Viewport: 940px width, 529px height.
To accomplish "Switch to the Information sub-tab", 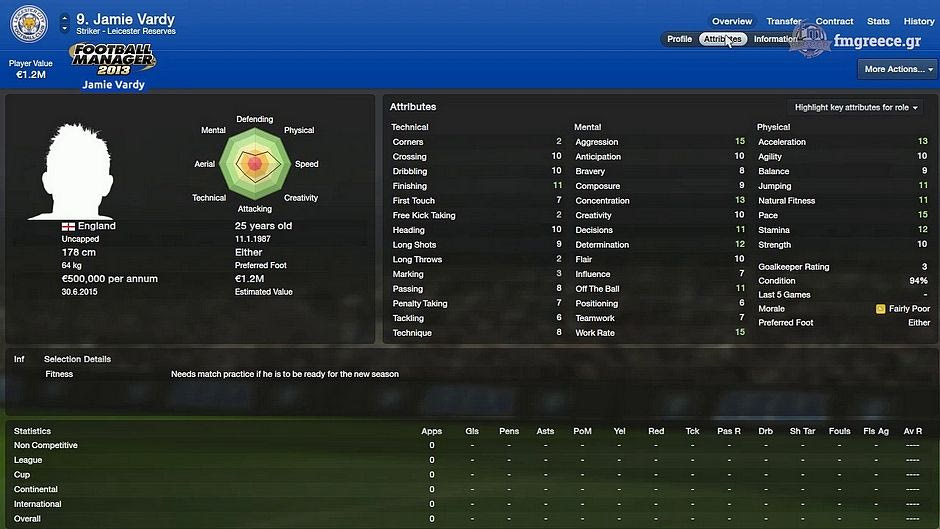I will click(x=775, y=39).
